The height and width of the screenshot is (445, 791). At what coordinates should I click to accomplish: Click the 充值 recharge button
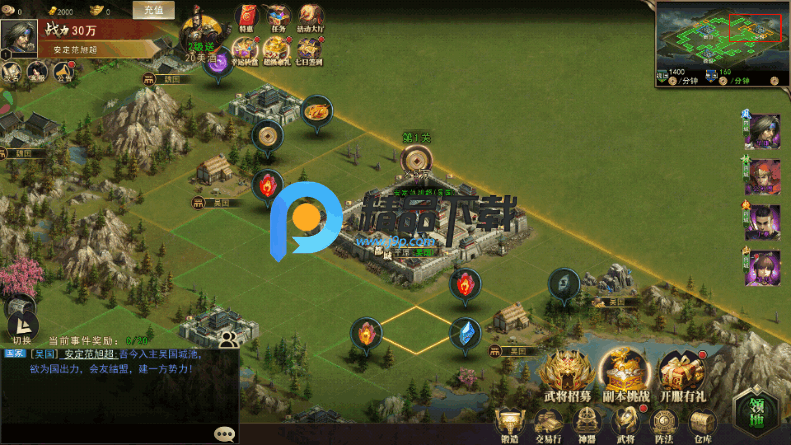153,10
